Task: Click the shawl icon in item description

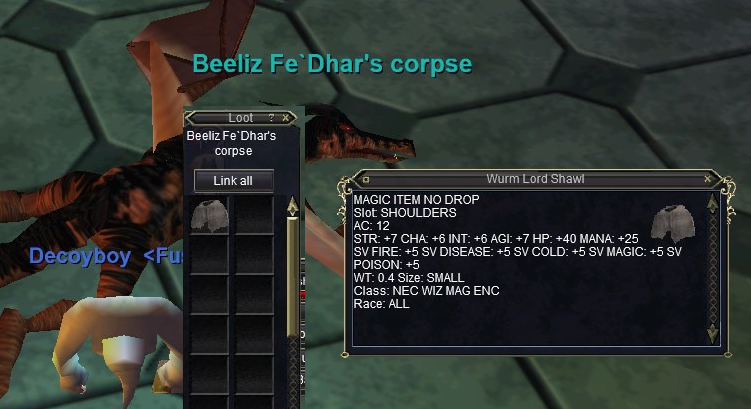Action: click(671, 224)
